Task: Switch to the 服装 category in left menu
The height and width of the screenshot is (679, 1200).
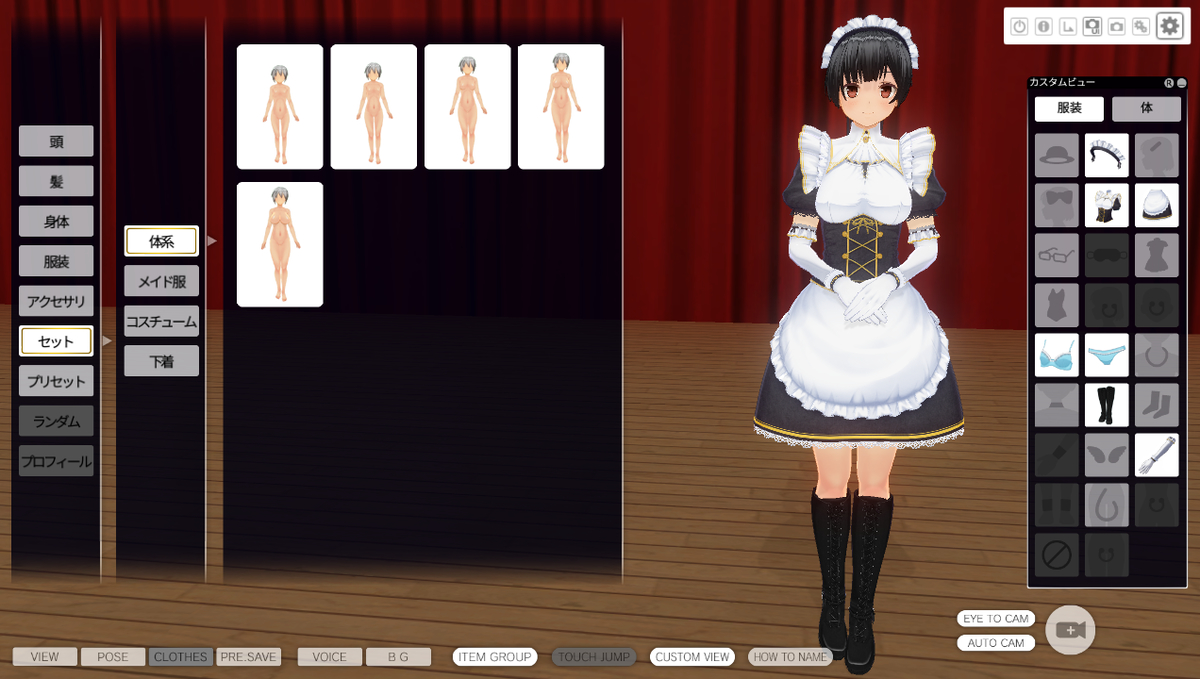Action: pos(56,261)
